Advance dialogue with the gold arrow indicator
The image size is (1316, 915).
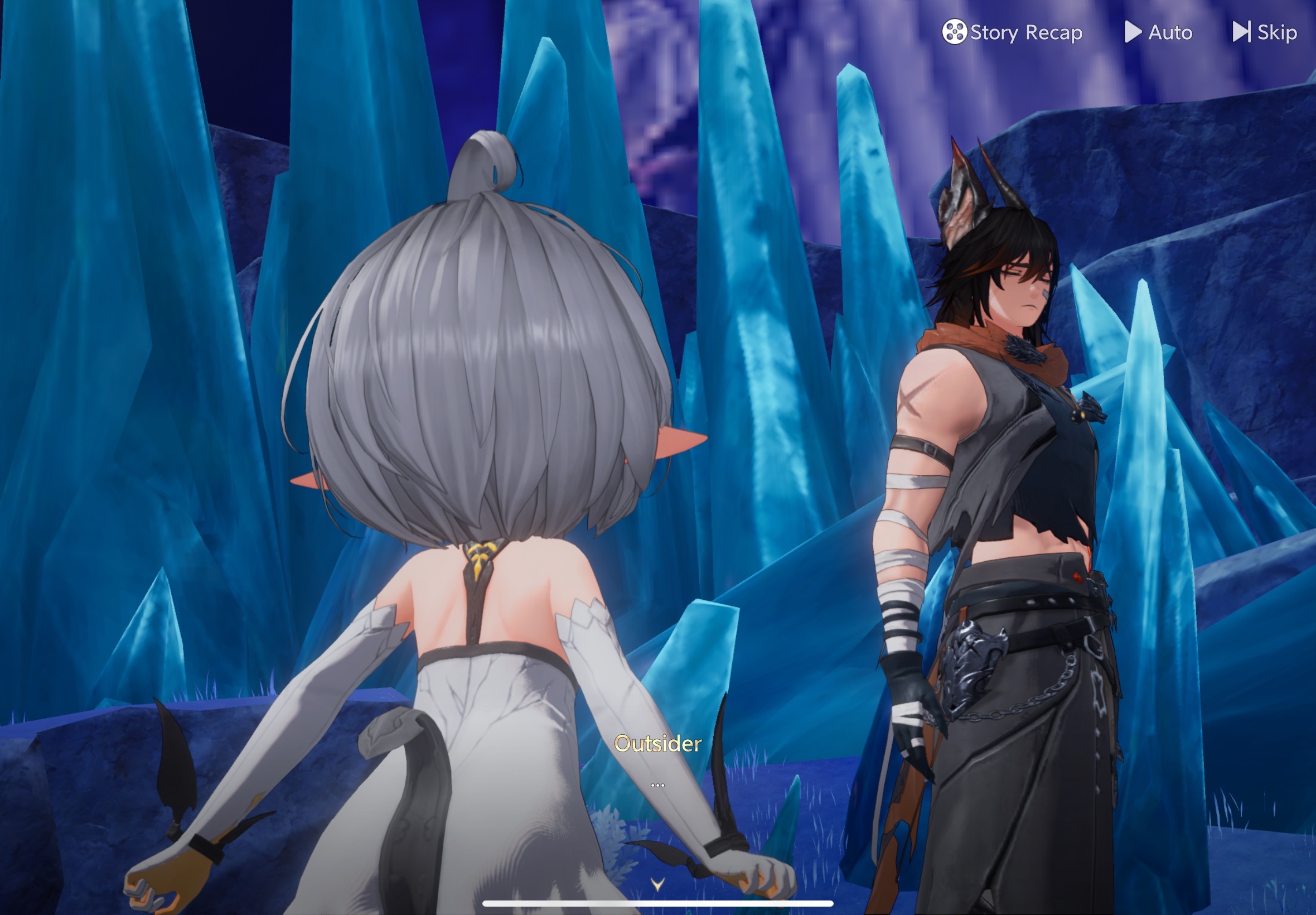[657, 884]
